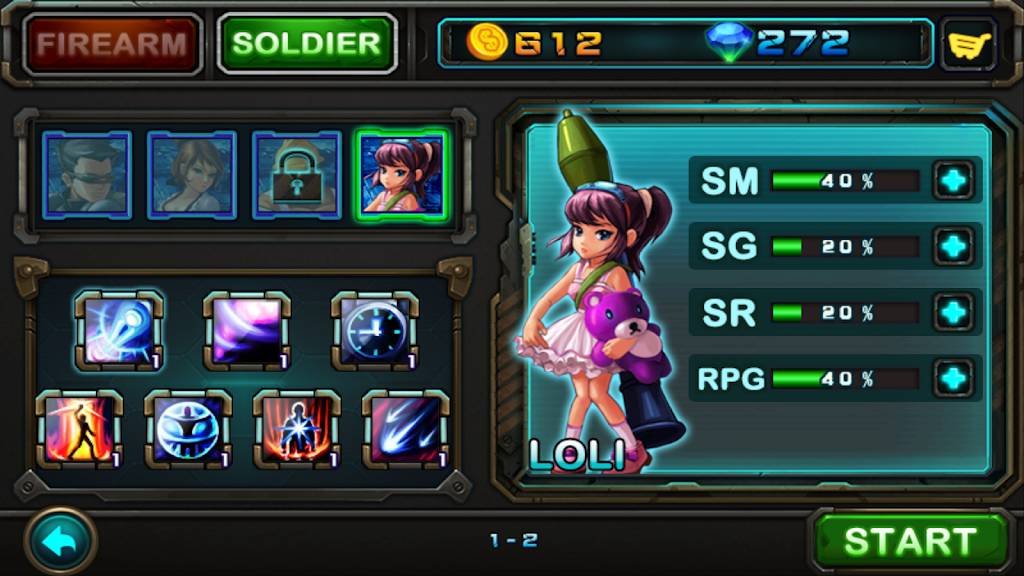Go back with the arrow button

tap(60, 541)
